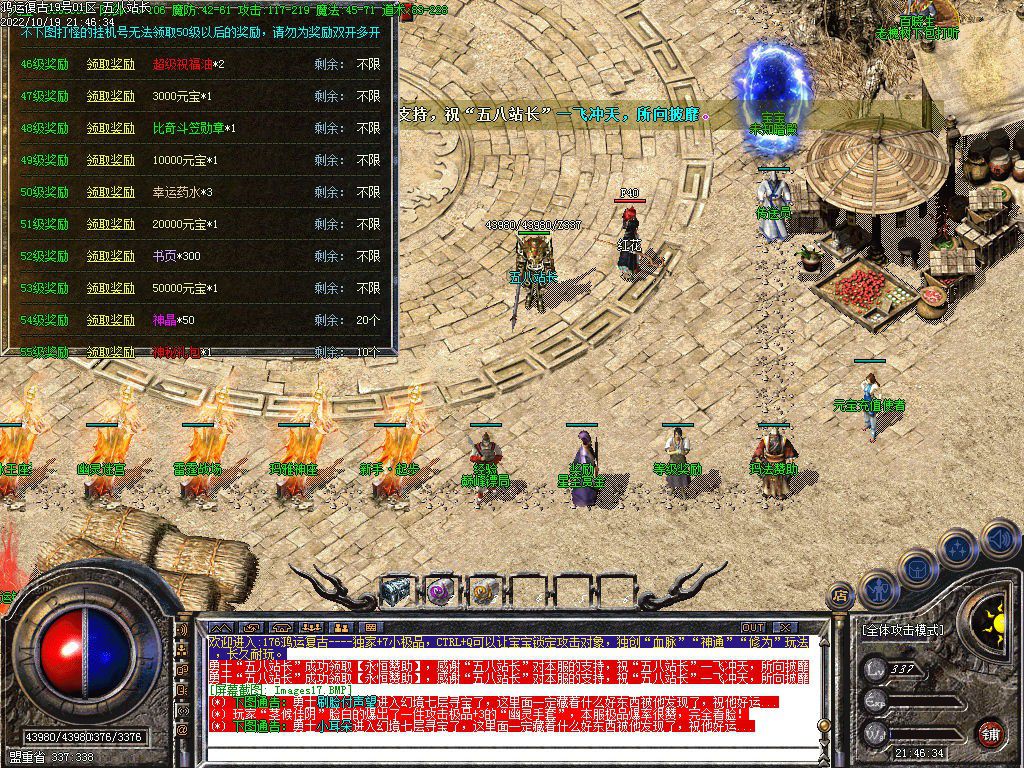Image resolution: width=1024 pixels, height=768 pixels.
Task: Claim the level 51 reward of 20000 yuanbao
Action: [x=110, y=225]
